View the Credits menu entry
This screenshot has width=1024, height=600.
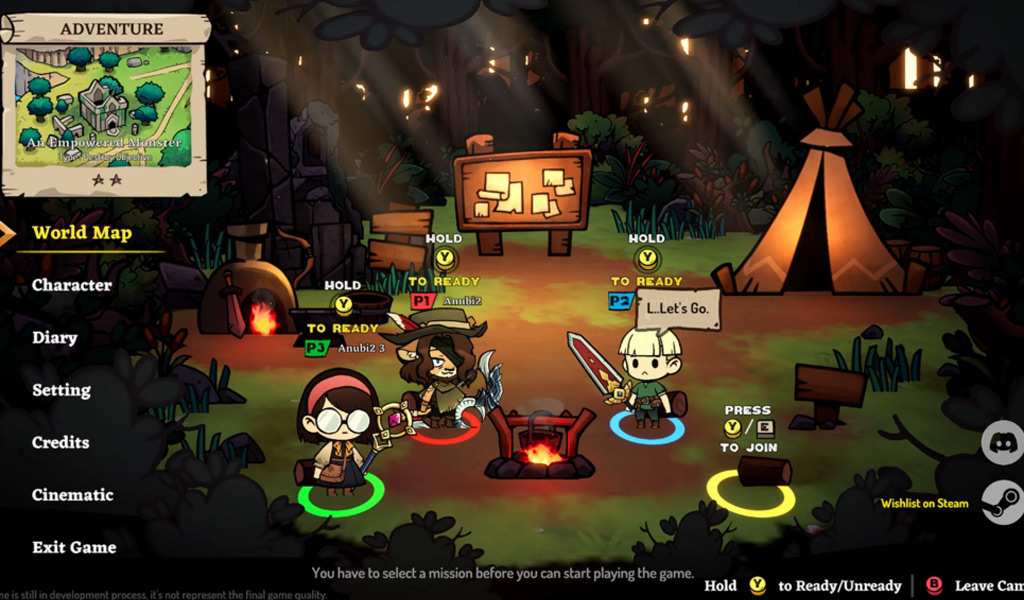60,442
